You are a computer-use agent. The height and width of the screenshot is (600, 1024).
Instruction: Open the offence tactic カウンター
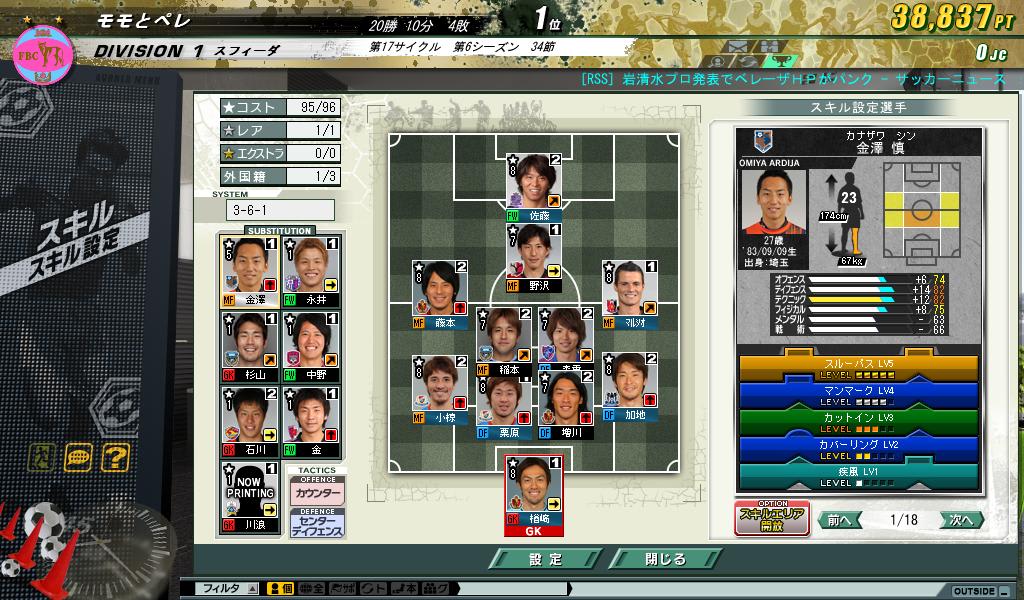[317, 494]
